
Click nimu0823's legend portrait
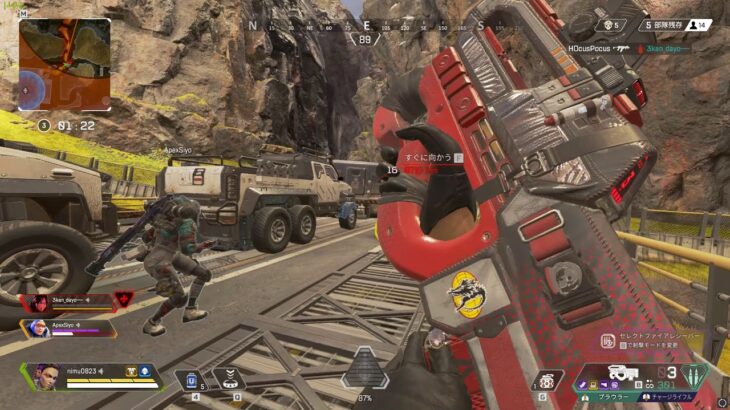pyautogui.click(x=47, y=375)
